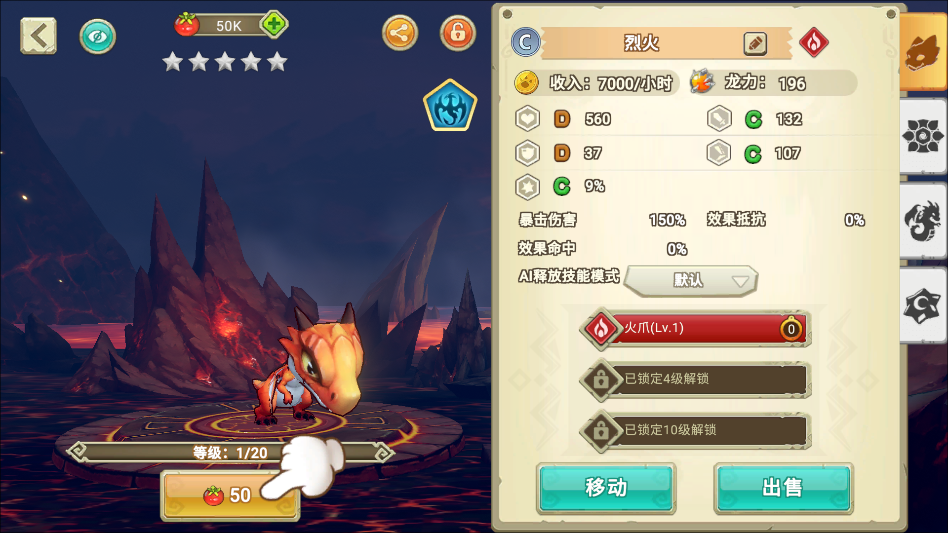
Task: Tap the red fire element icon
Action: pos(814,44)
